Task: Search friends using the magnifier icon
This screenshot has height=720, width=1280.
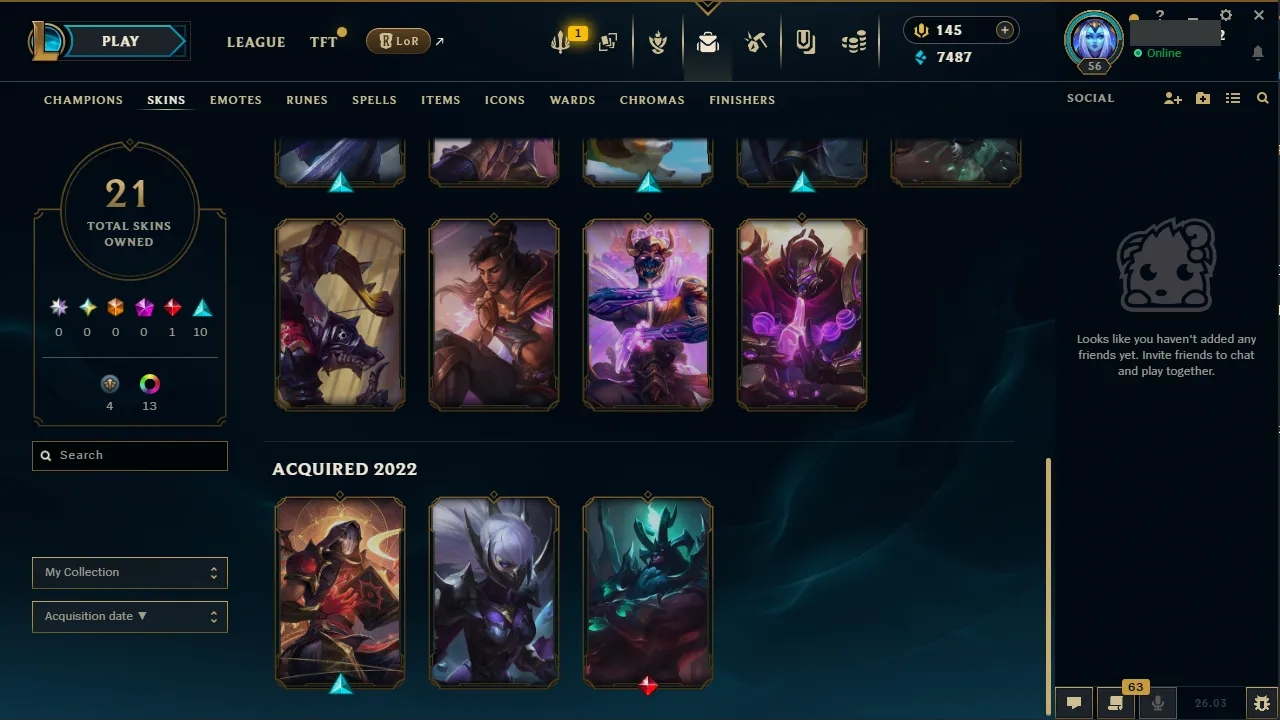Action: 1262,98
